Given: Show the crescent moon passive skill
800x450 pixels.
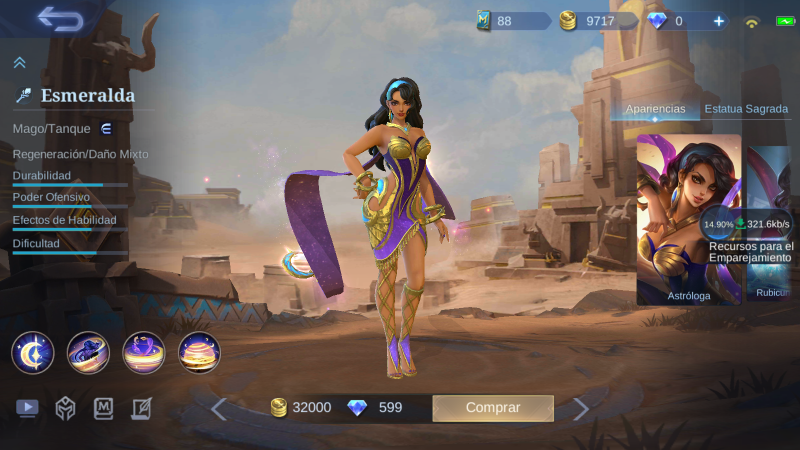Looking at the screenshot, I should tap(32, 352).
